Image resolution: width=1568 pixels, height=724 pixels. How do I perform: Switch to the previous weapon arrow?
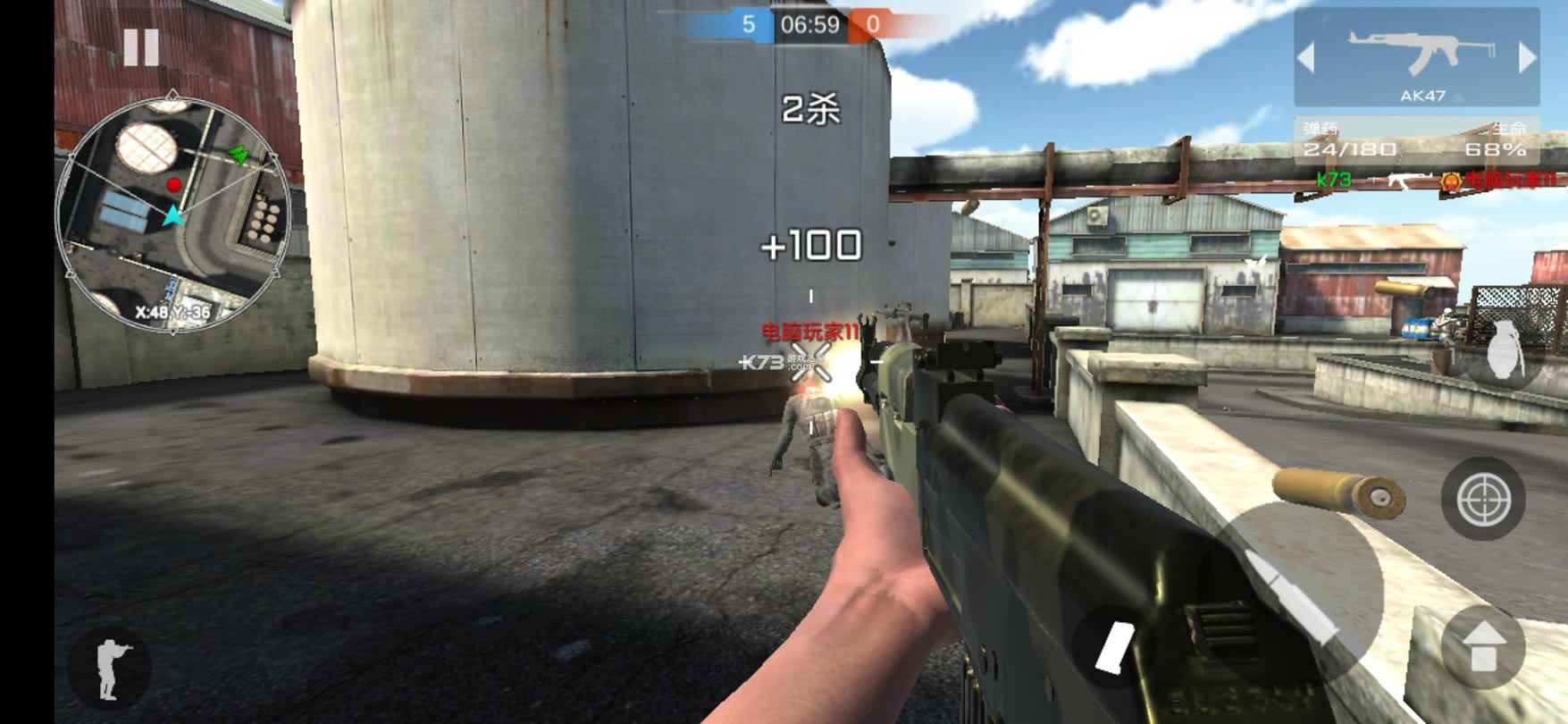pos(1306,58)
